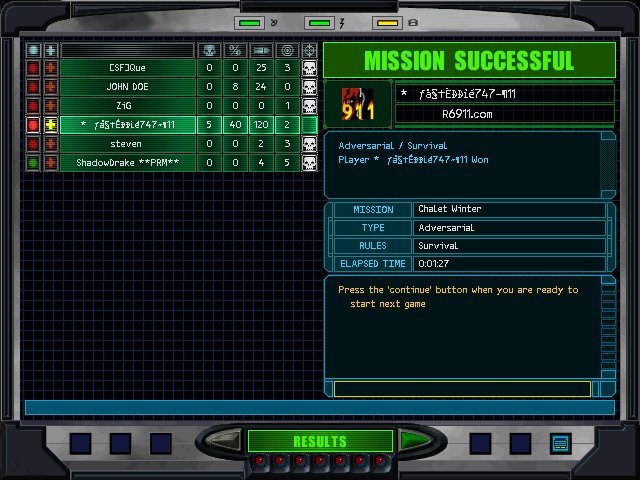640x480 pixels.
Task: Choose the ZiG player row
Action: click(128, 106)
